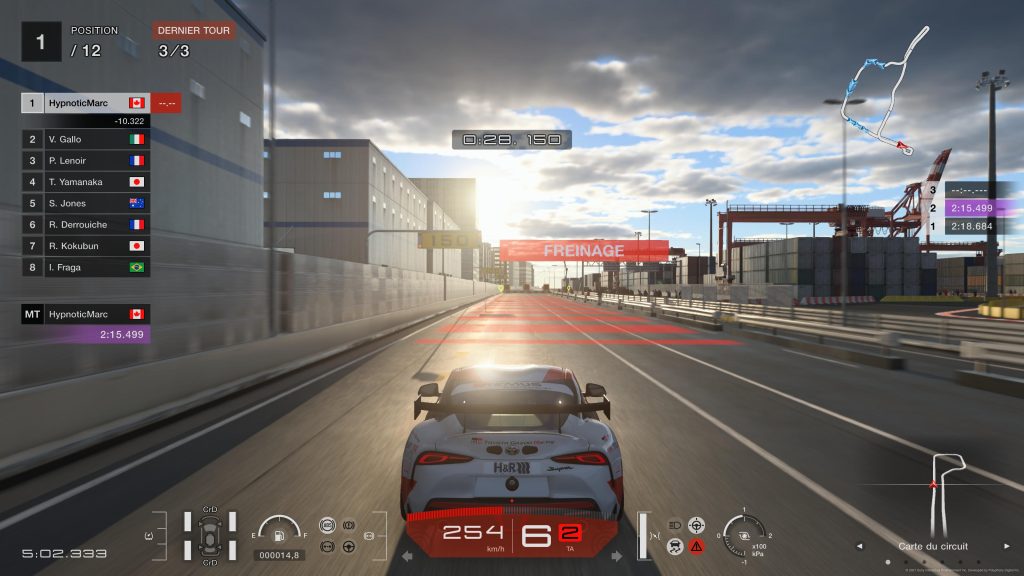Select HypnoticMarc in the race standings
Viewport: 1024px width, 576px height.
point(86,103)
